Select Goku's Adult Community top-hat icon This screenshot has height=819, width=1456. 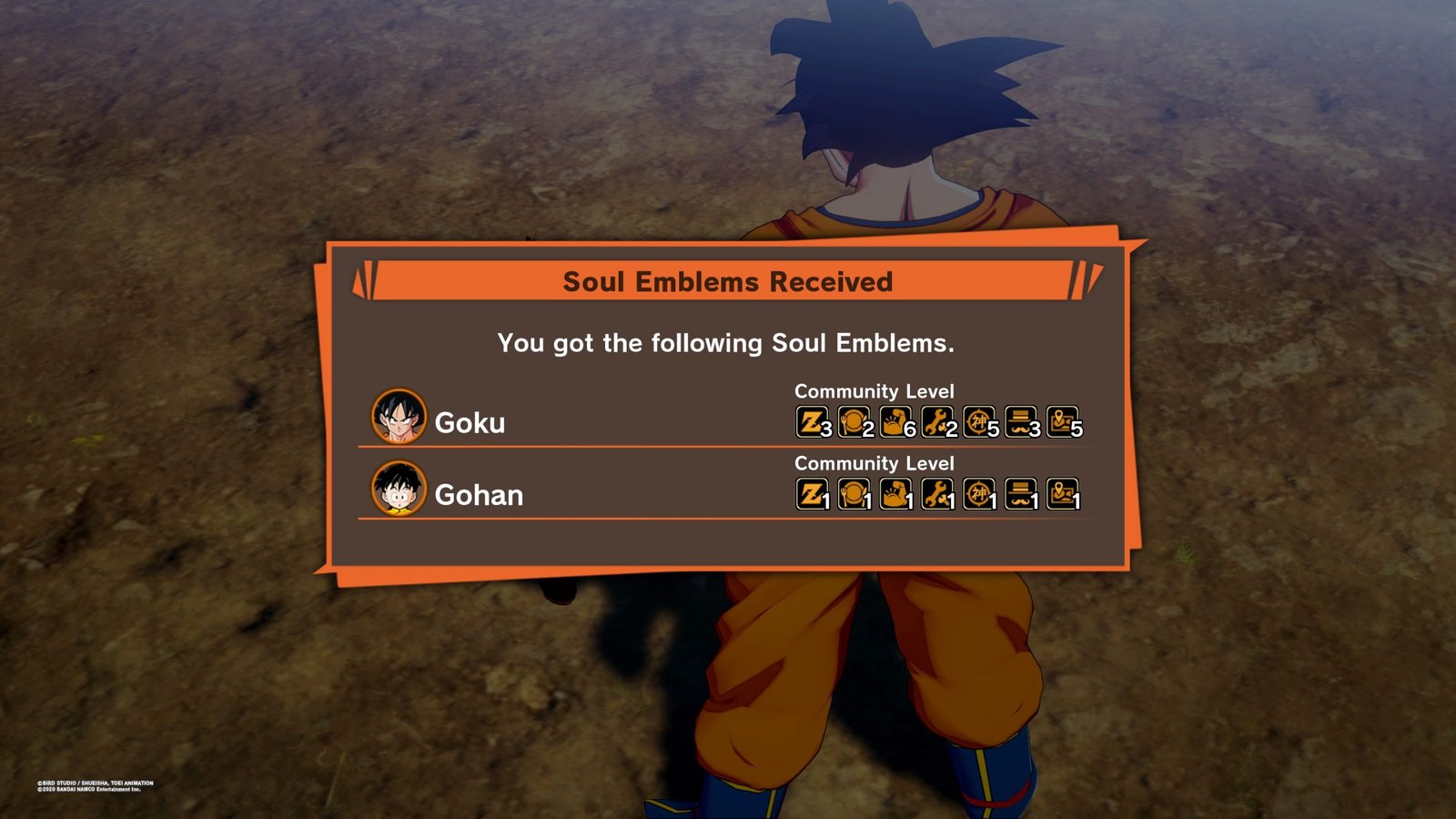[x=1020, y=421]
